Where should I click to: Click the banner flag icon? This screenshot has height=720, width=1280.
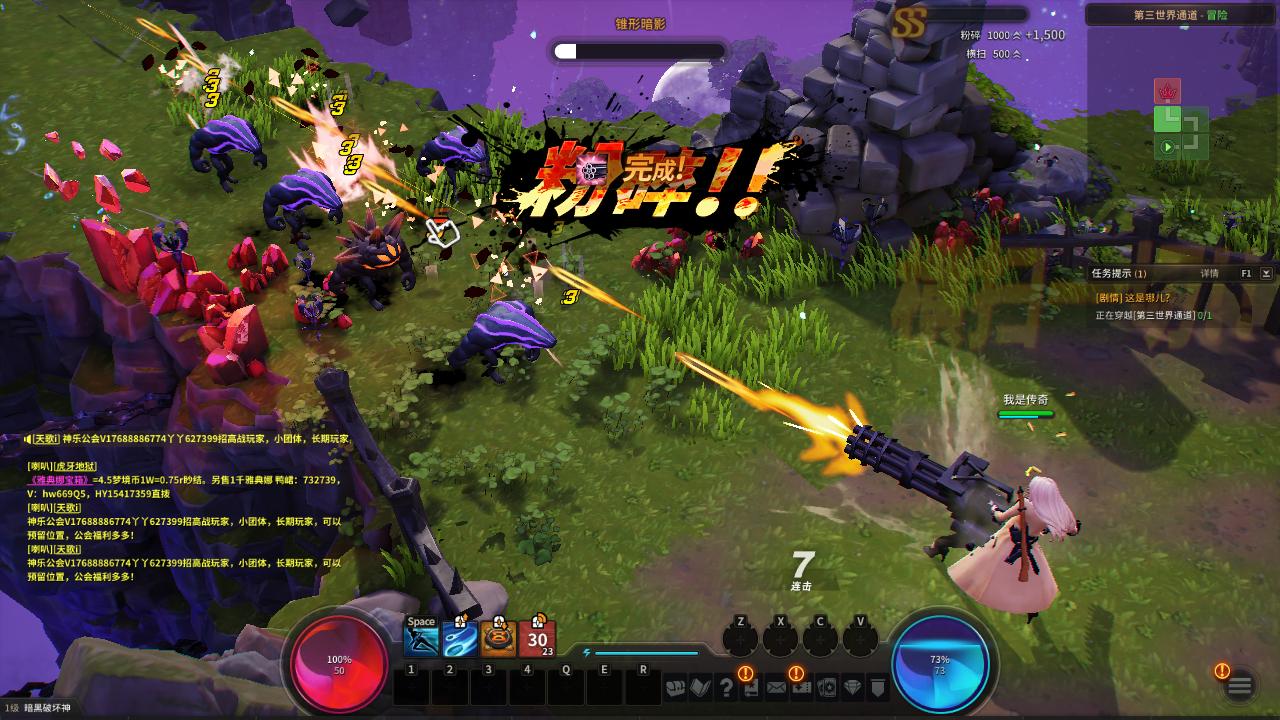(x=877, y=688)
